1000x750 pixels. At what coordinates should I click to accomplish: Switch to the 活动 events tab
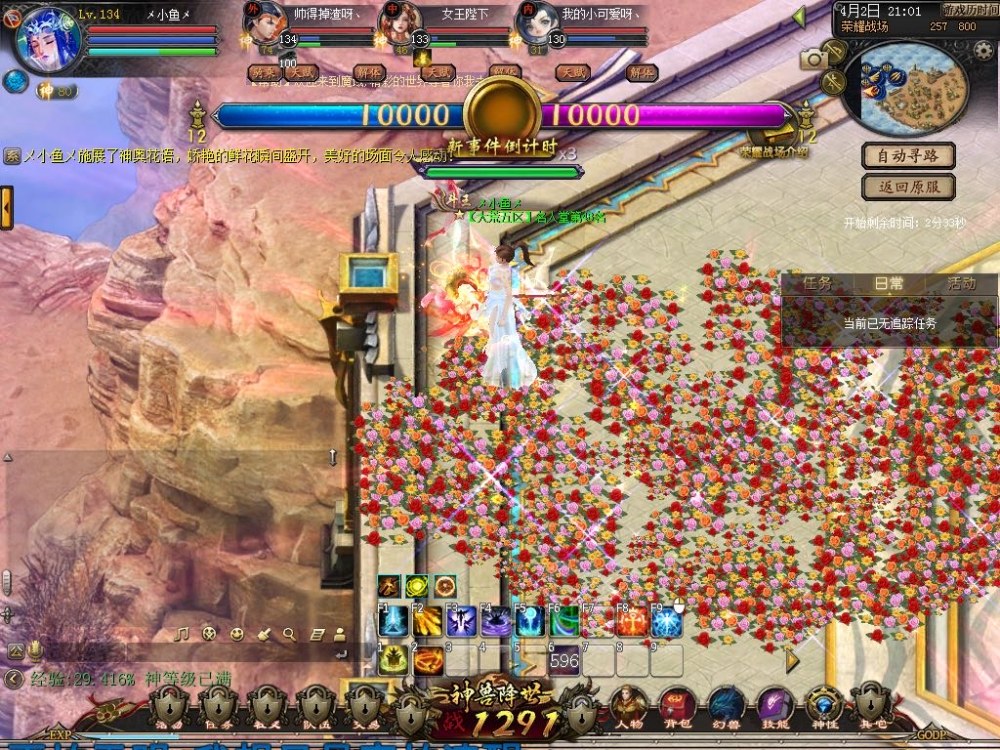point(961,284)
